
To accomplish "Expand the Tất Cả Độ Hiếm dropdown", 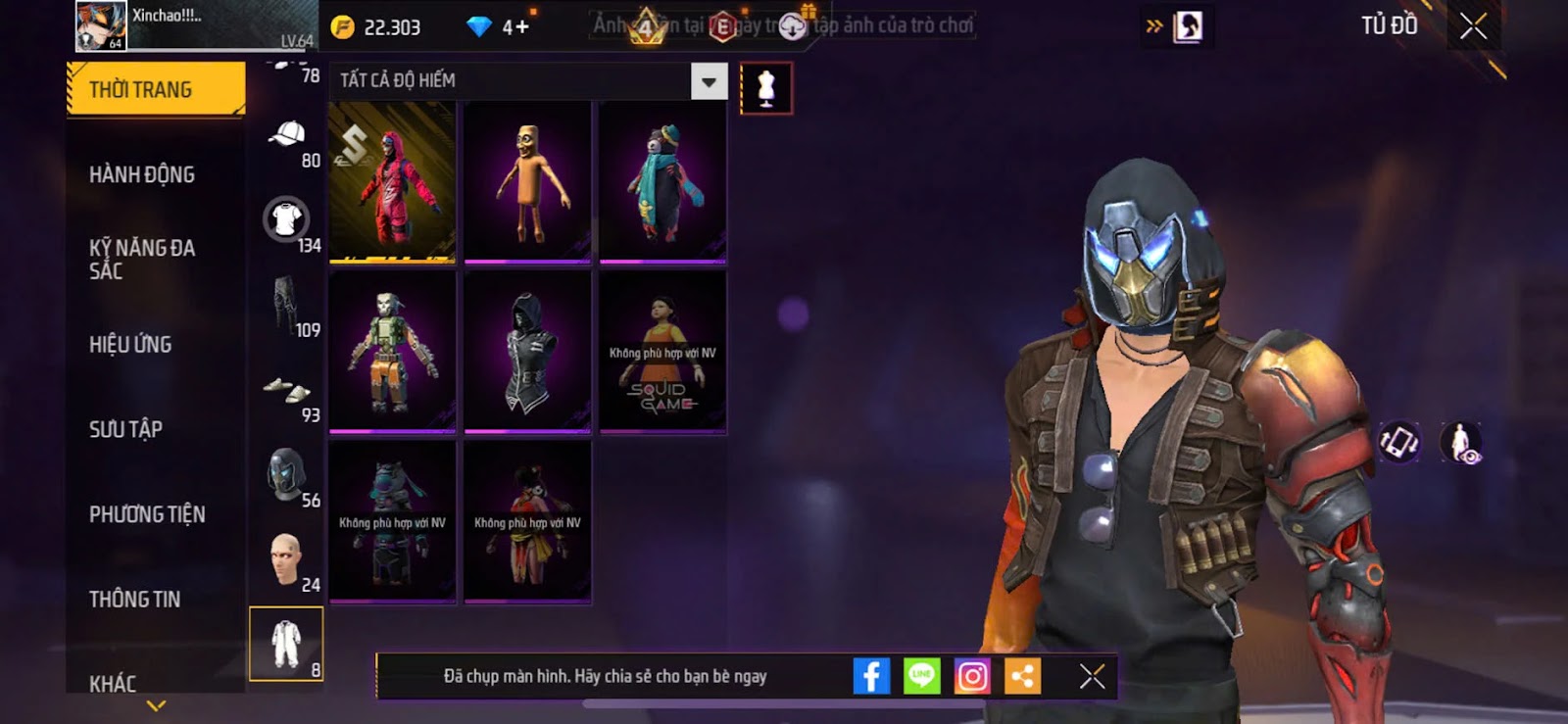I will (709, 81).
